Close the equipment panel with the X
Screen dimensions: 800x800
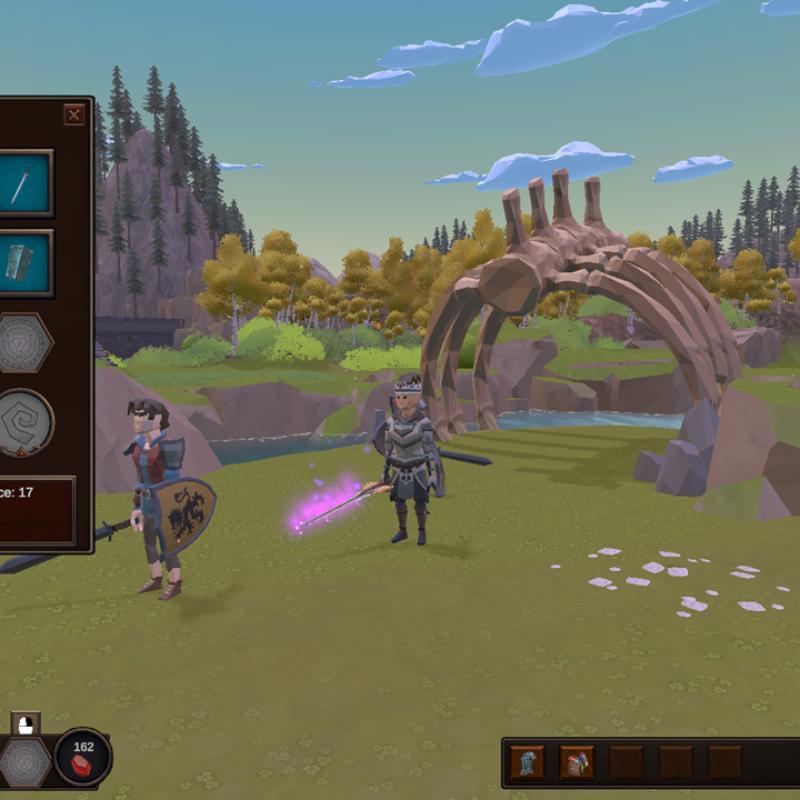74,115
